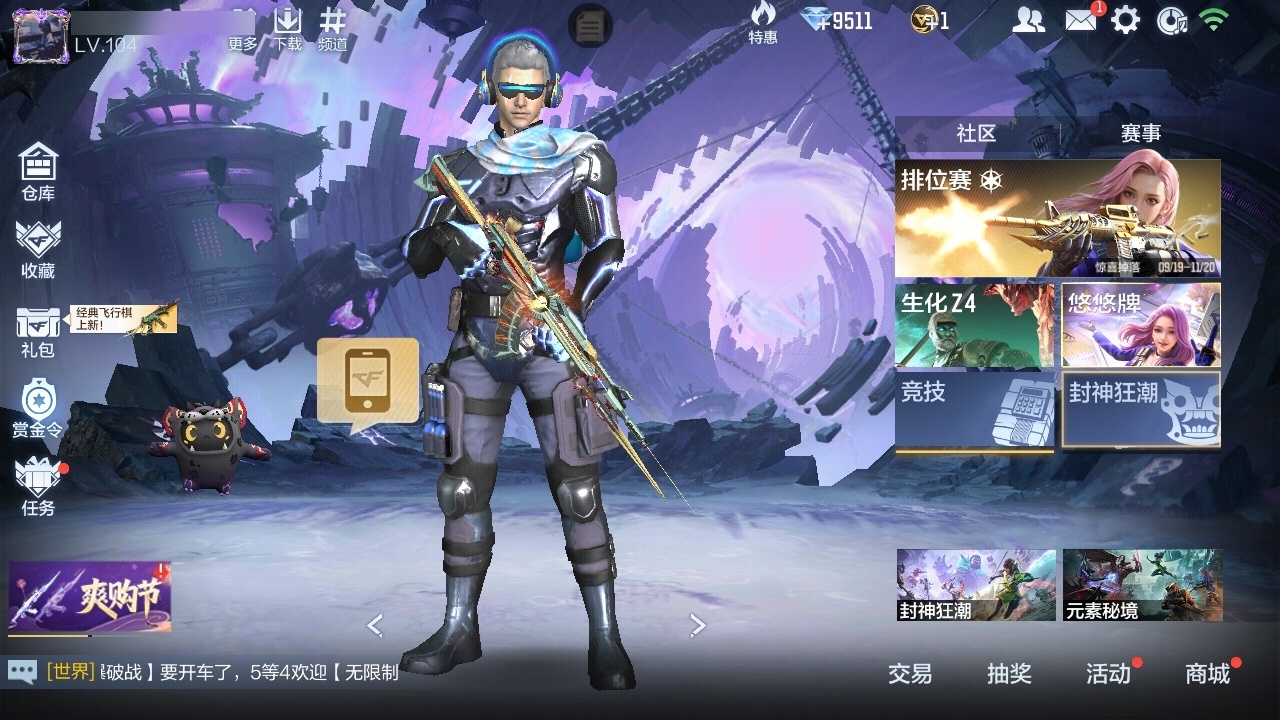Open the 收藏 collection menu

38,250
